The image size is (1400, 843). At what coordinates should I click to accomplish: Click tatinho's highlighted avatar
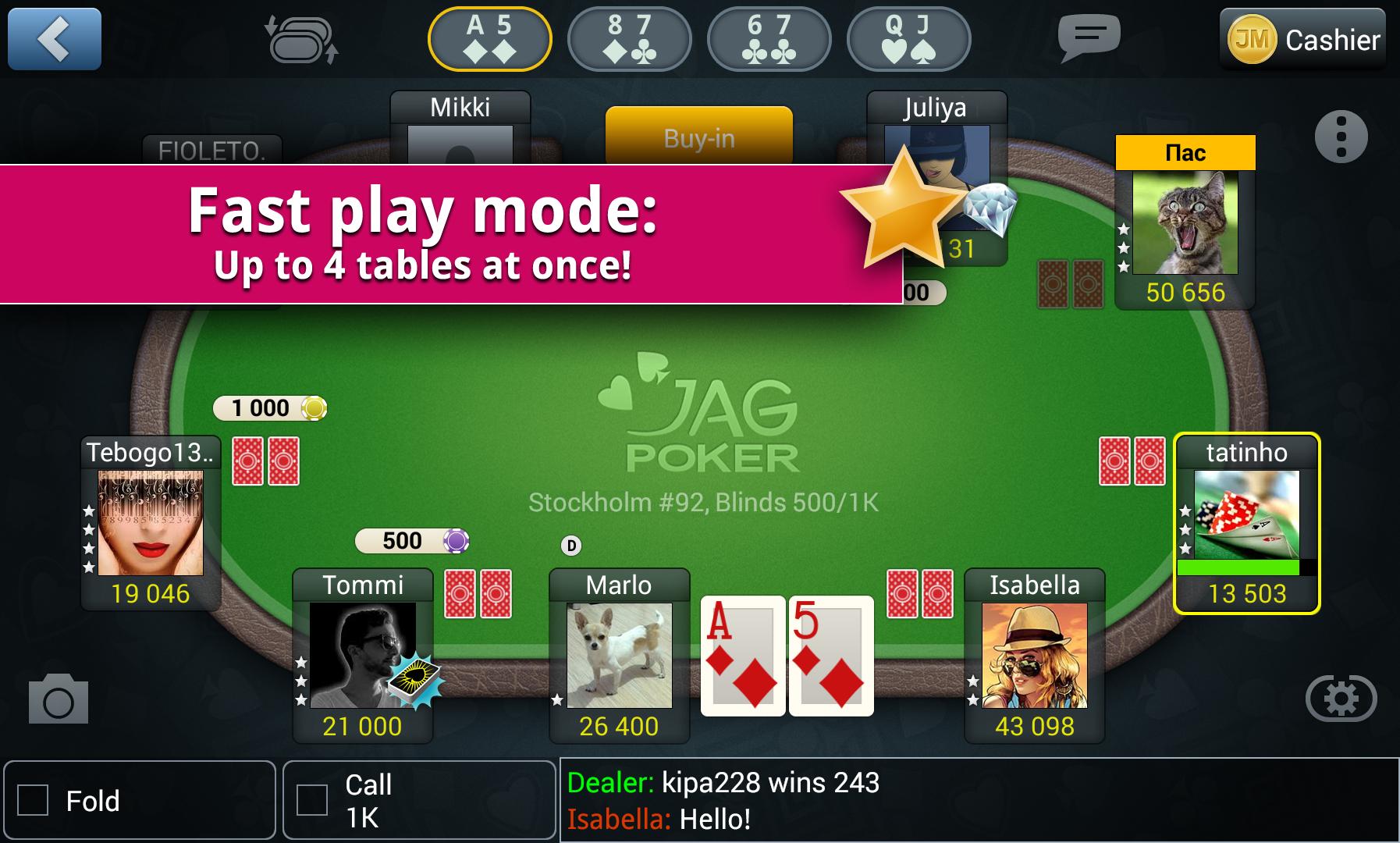click(x=1245, y=515)
